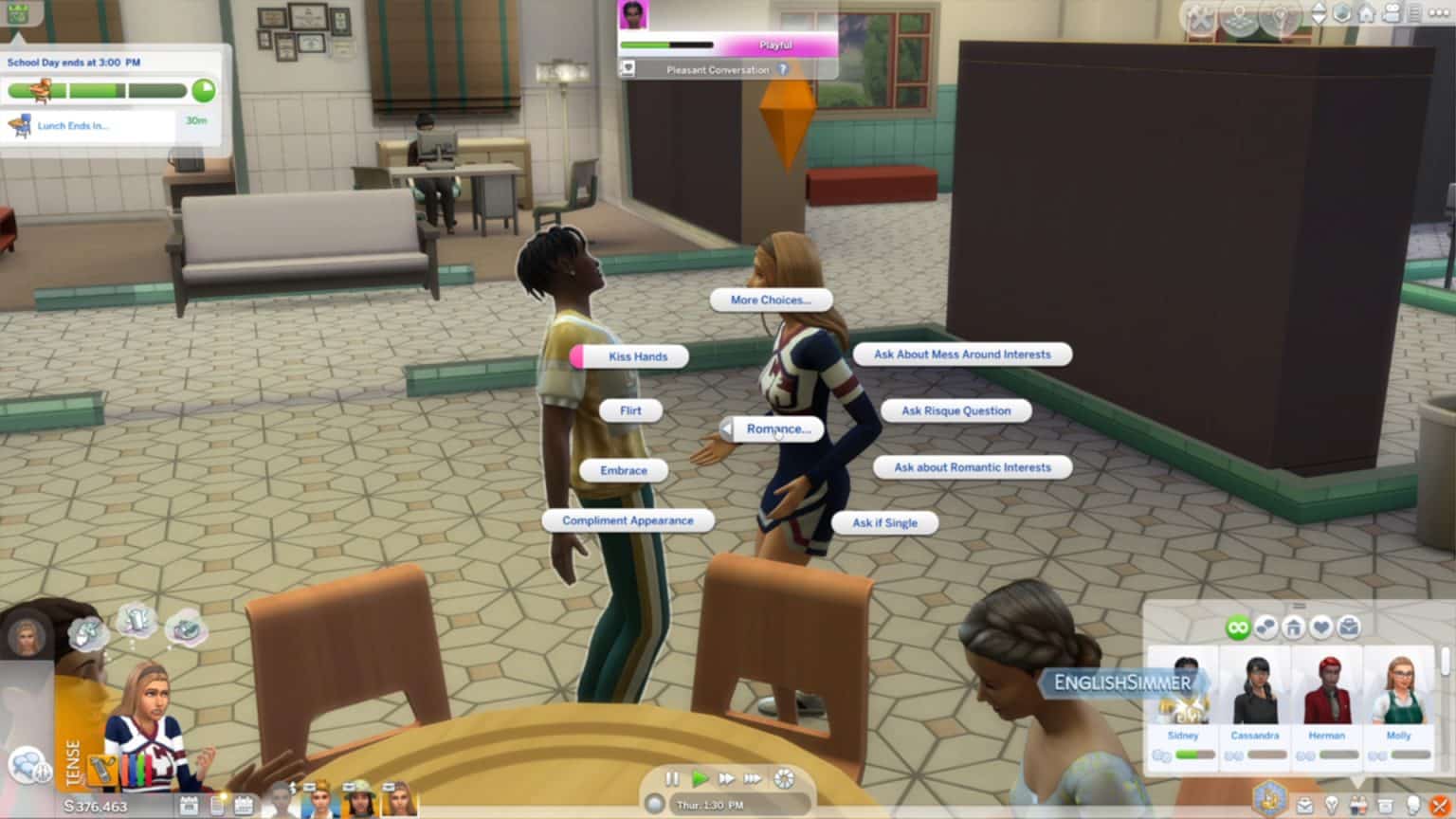Viewport: 1456px width, 819px height.
Task: Open the Gallery icon in the top-right corner
Action: [1237, 13]
